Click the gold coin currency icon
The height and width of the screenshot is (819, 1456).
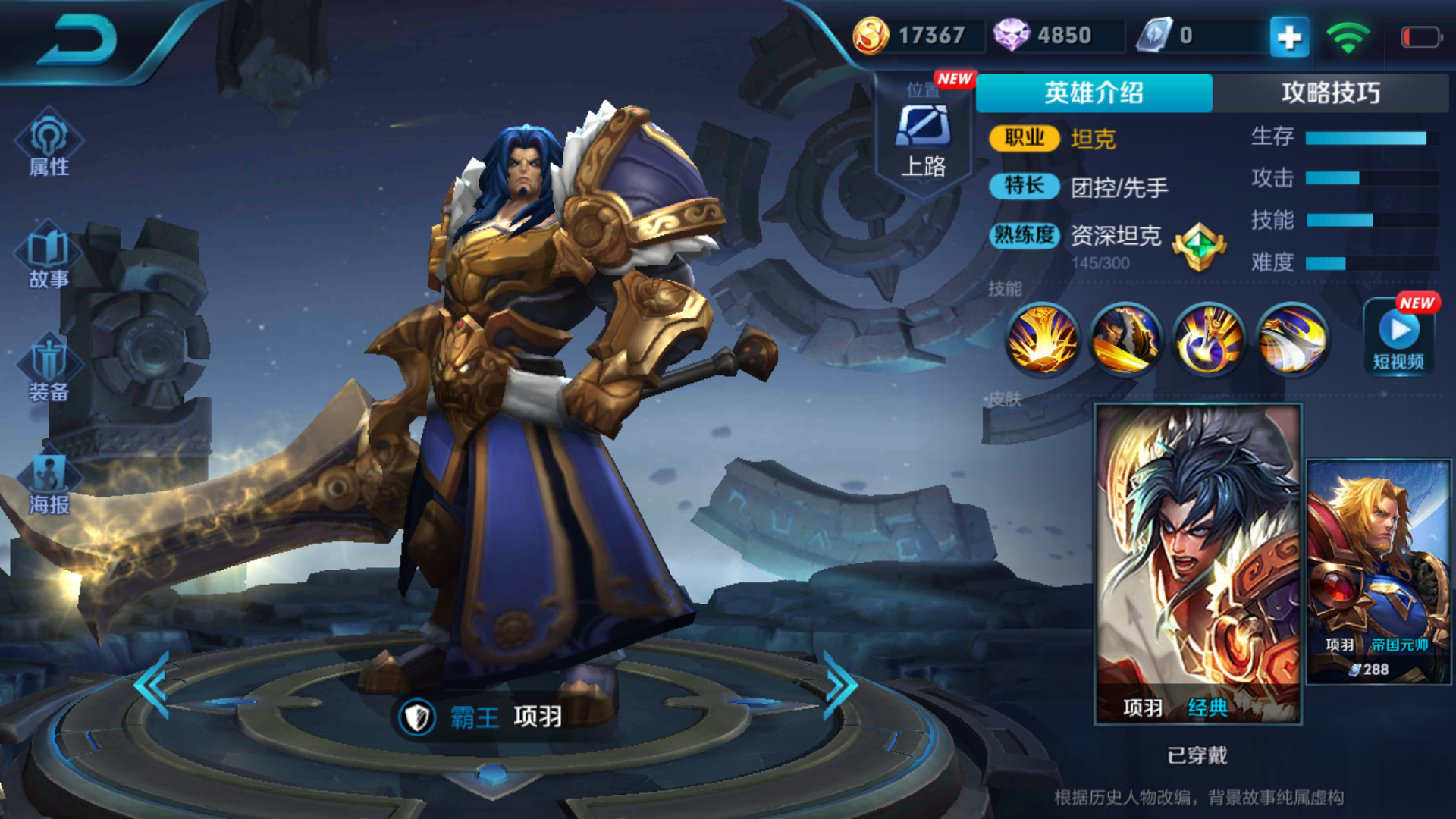click(x=871, y=36)
